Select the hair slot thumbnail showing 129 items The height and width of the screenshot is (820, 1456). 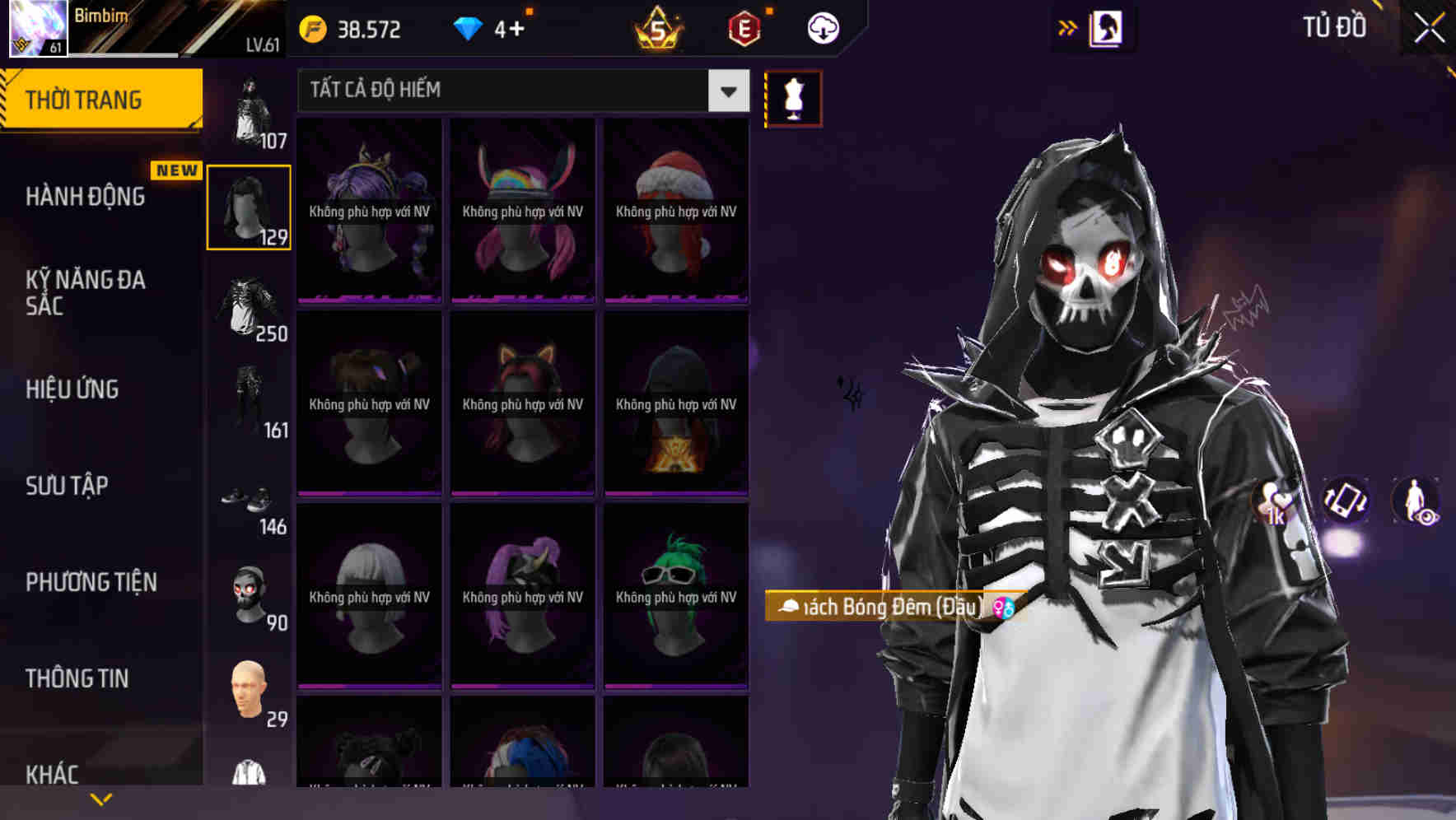pos(249,206)
